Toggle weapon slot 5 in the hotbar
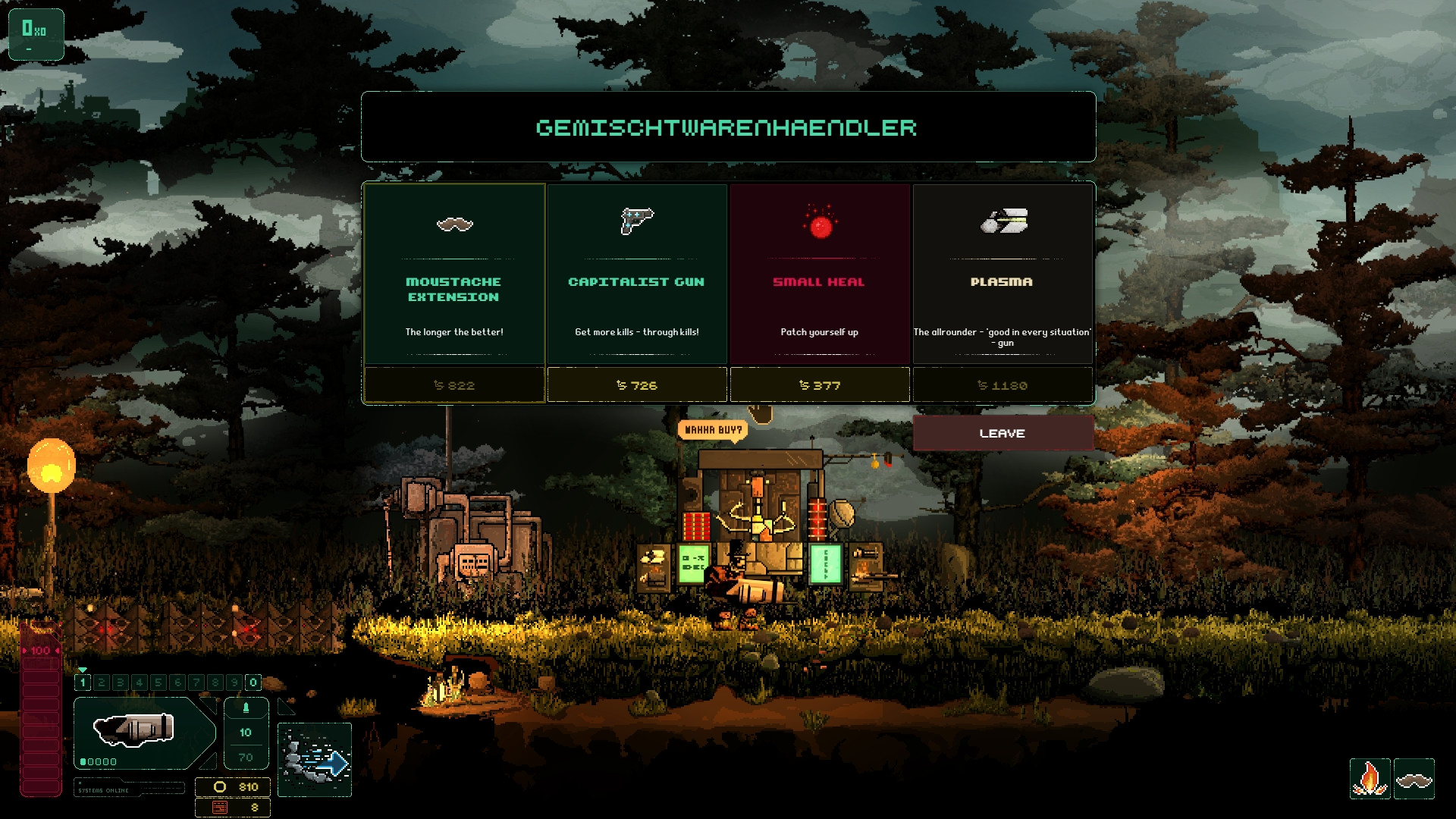This screenshot has height=819, width=1456. click(x=158, y=682)
